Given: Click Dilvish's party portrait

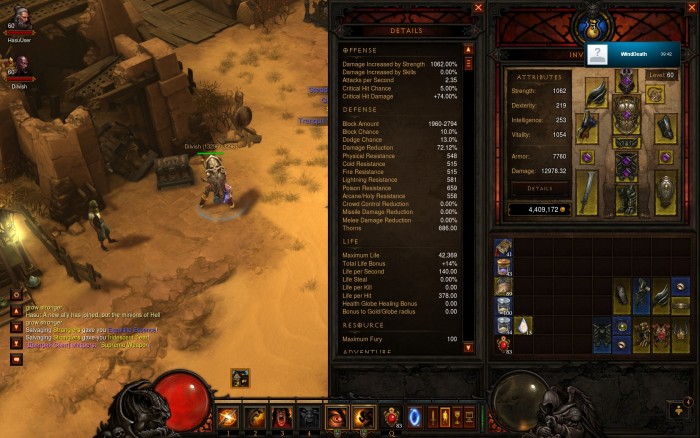Looking at the screenshot, I should point(17,66).
